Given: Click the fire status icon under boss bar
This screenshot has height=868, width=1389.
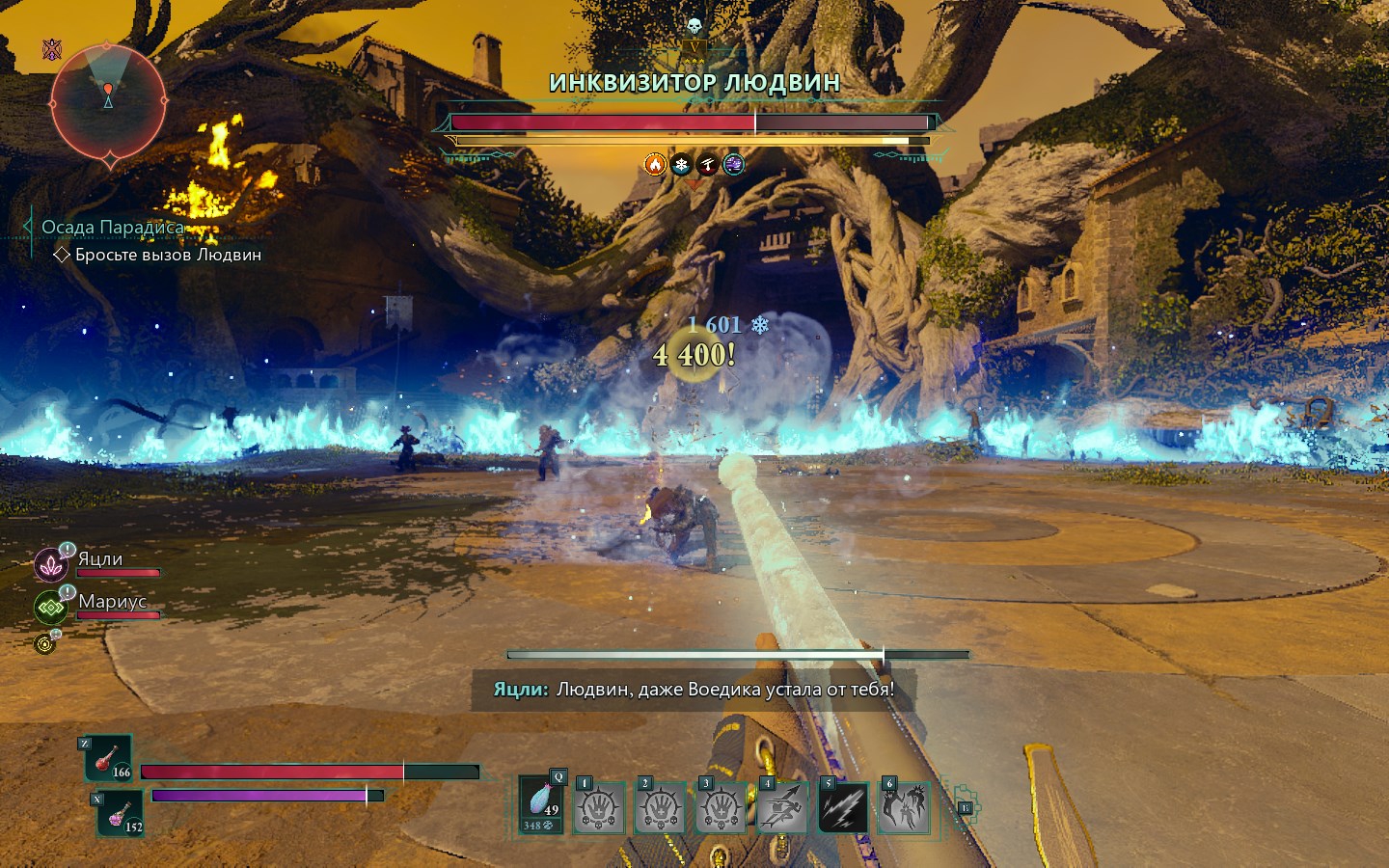Looking at the screenshot, I should pyautogui.click(x=655, y=165).
